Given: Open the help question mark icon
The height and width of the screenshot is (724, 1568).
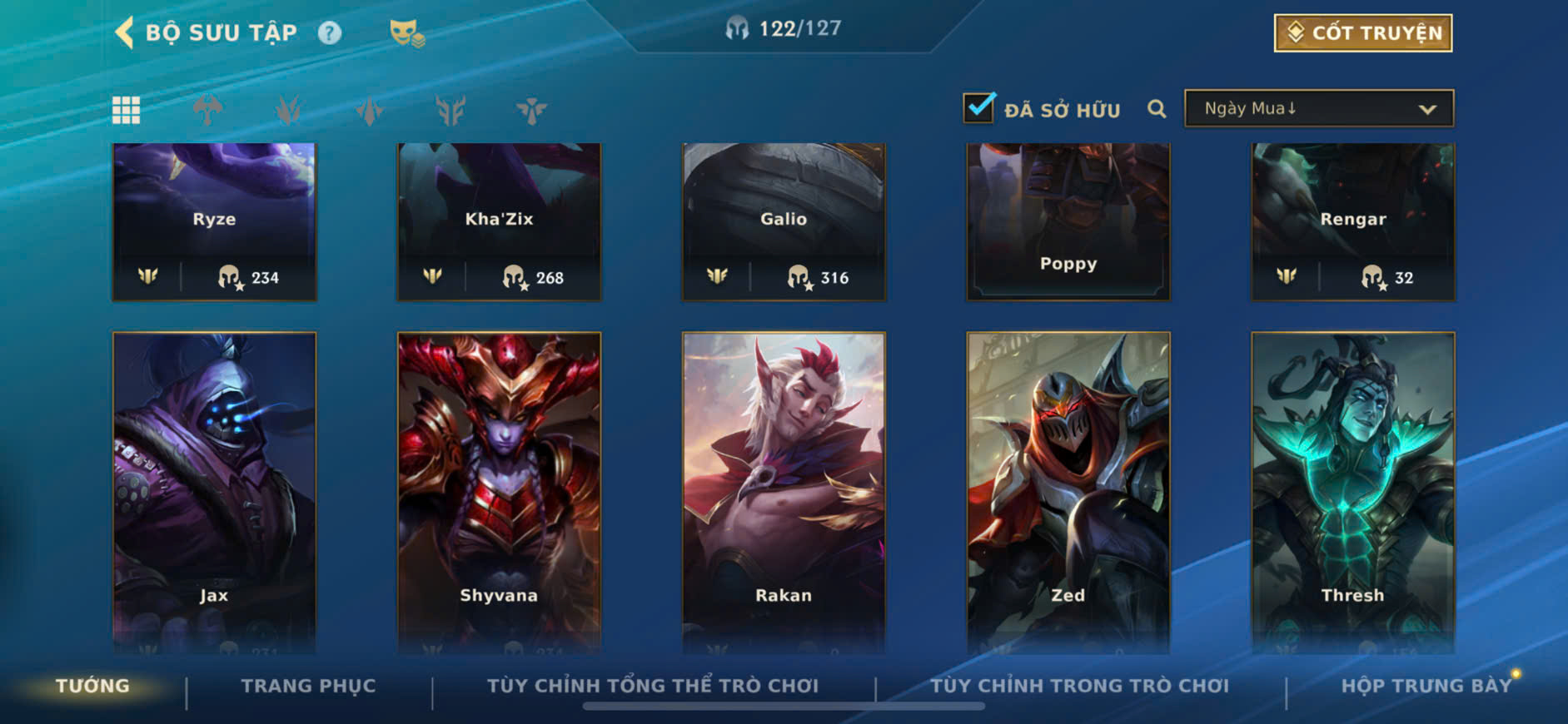Looking at the screenshot, I should (330, 33).
